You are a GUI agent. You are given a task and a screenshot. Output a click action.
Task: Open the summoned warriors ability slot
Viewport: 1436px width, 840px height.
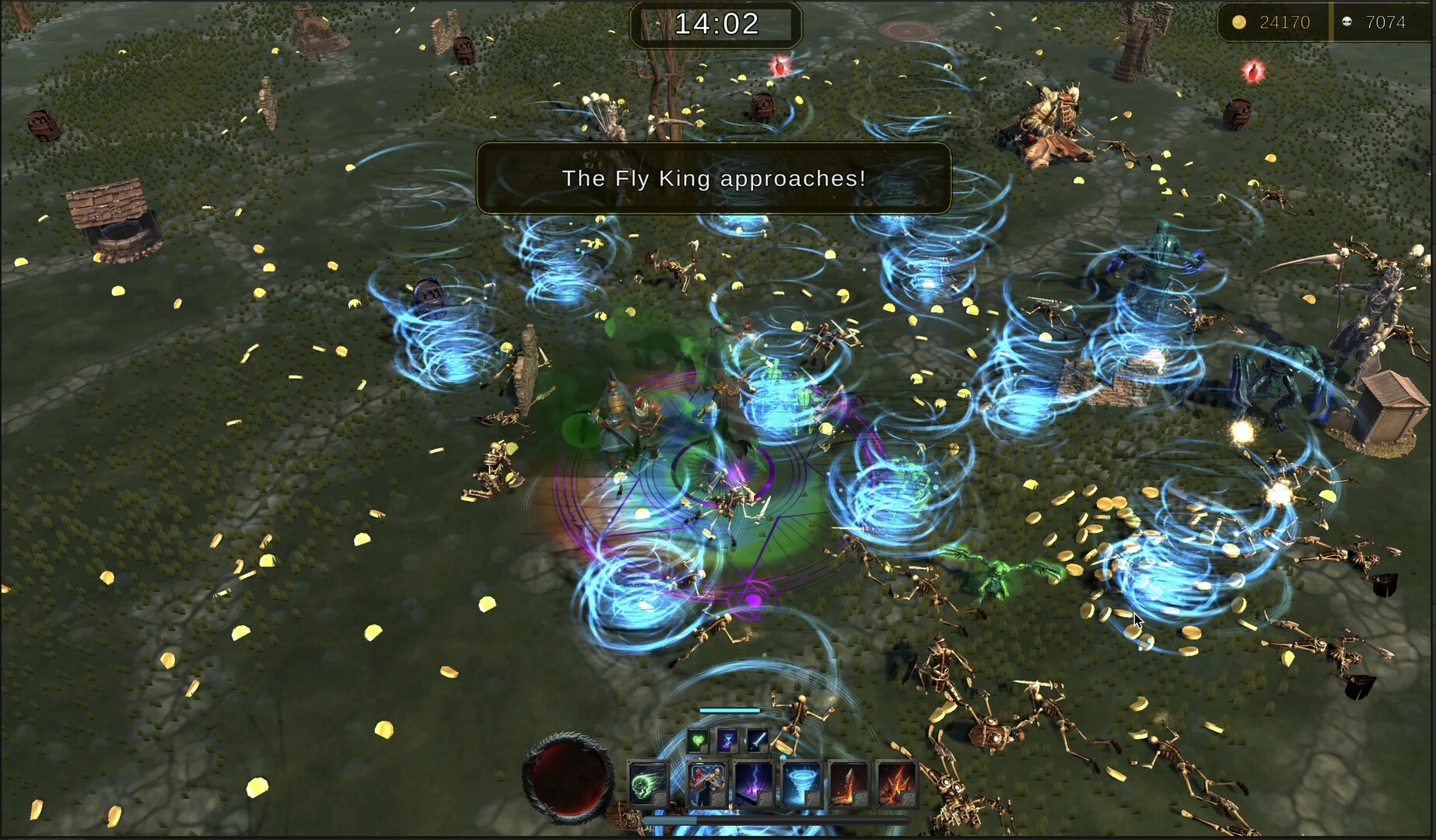[x=708, y=782]
